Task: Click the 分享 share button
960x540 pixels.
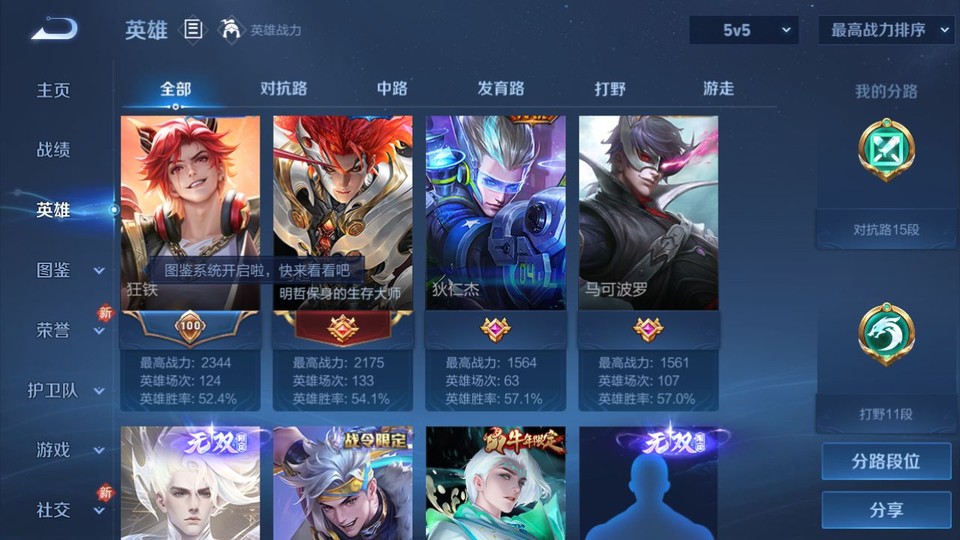Action: tap(886, 510)
